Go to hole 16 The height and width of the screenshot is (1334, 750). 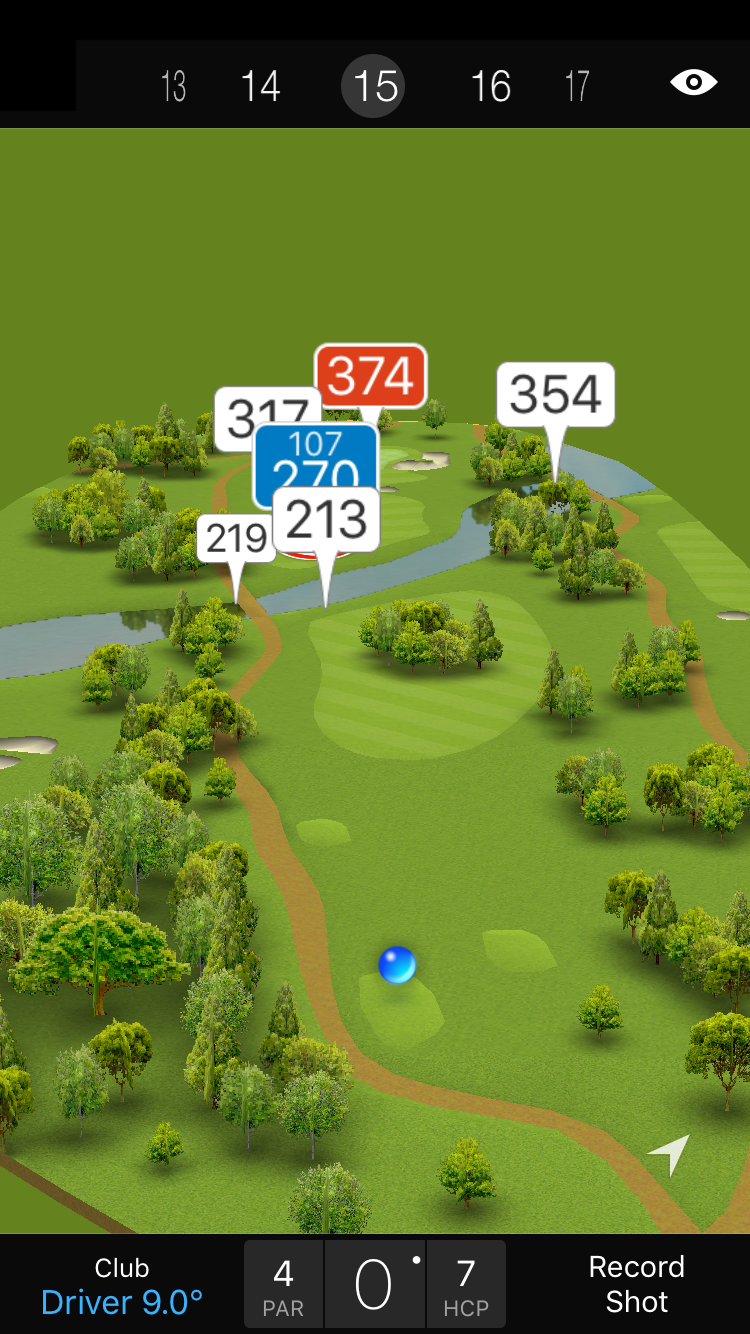(x=491, y=87)
